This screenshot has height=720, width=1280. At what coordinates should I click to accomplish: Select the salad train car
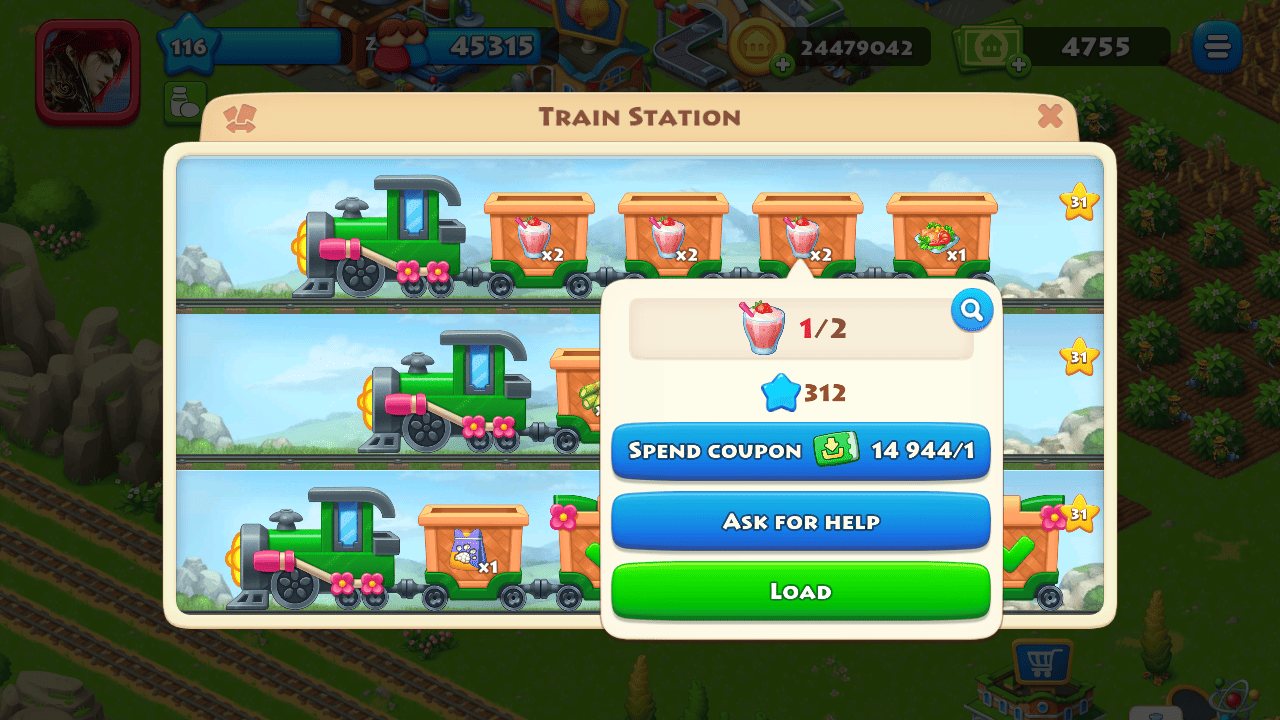click(x=941, y=236)
